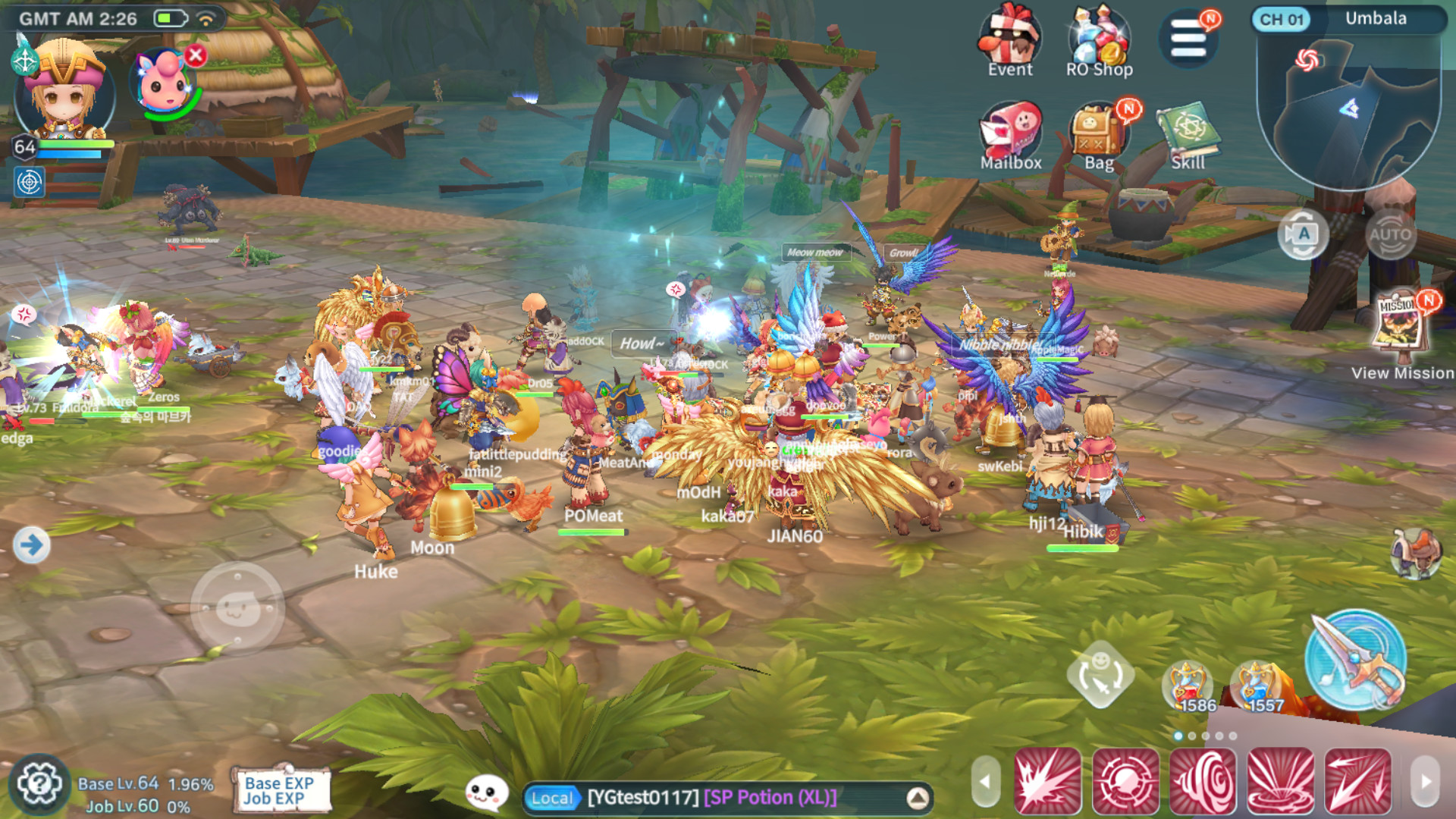The width and height of the screenshot is (1456, 819).
Task: Toggle target lock-on under character portrait
Action: coord(28,182)
